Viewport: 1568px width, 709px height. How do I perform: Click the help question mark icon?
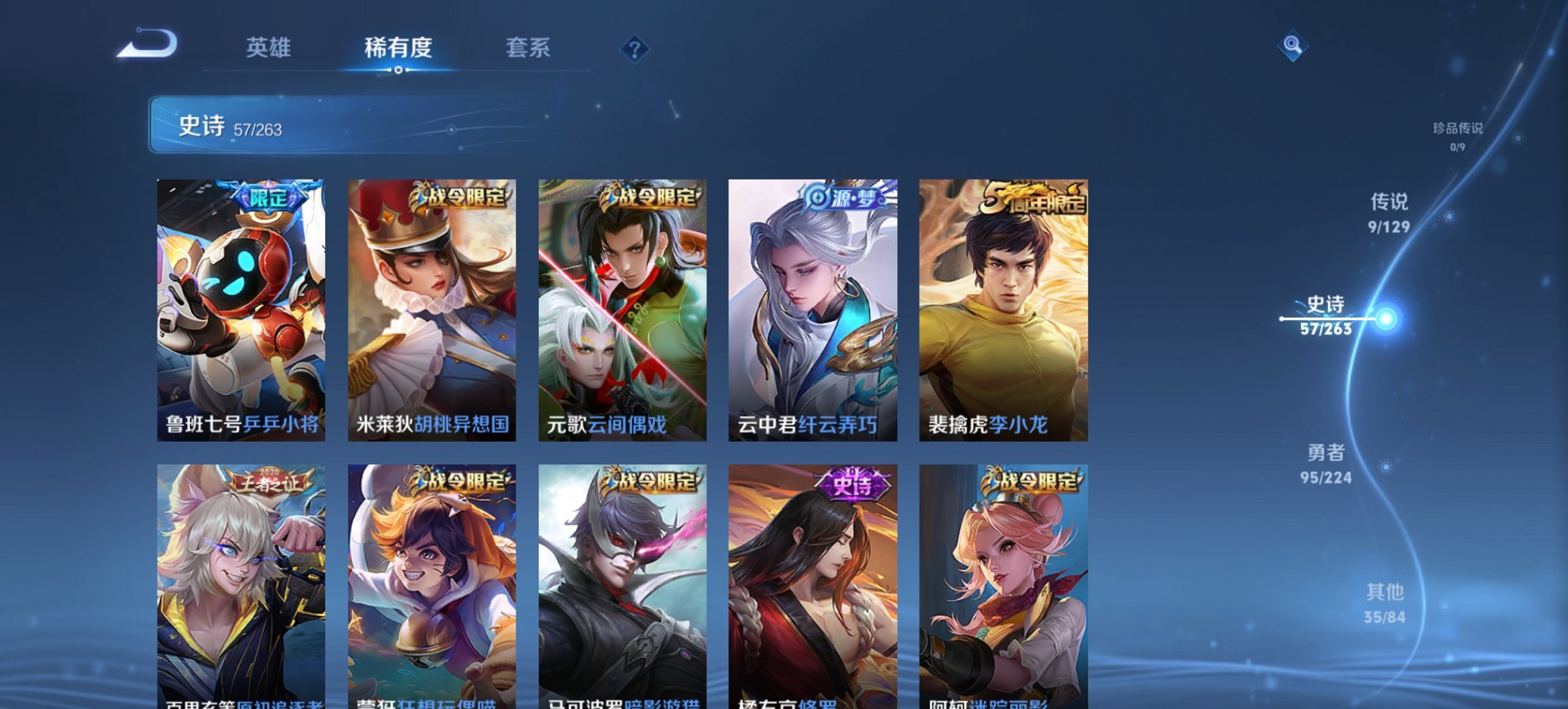point(635,48)
